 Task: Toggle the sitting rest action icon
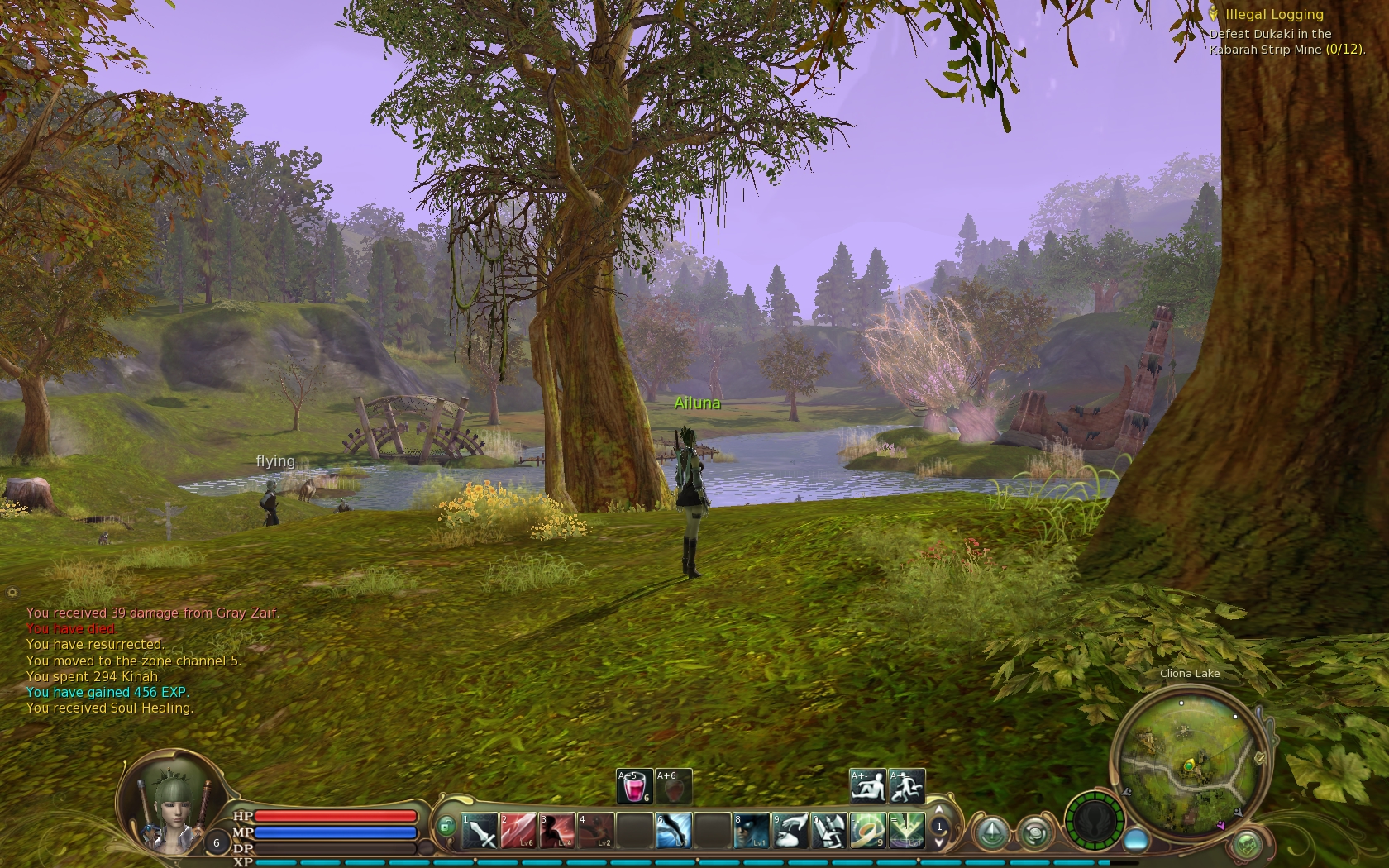867,786
